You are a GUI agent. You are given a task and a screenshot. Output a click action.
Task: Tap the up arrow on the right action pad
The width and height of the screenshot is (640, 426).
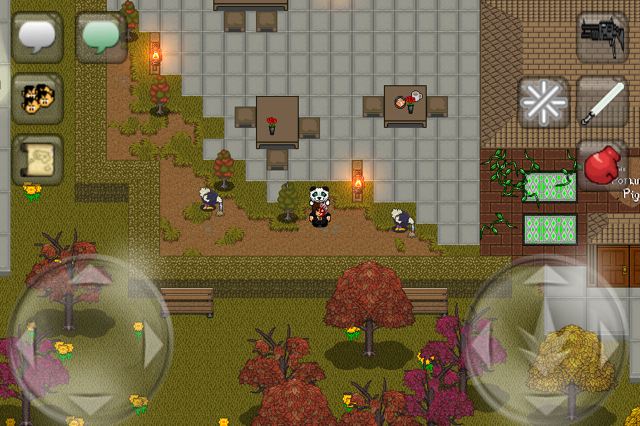click(550, 277)
